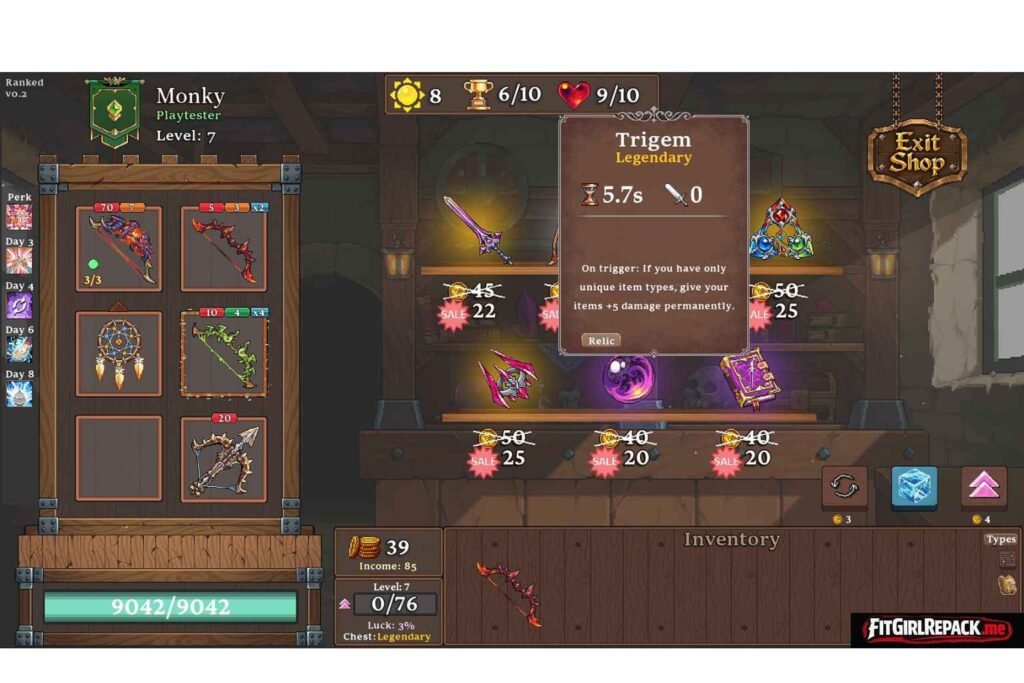Choose the crimson spiked weapon for 25
The width and height of the screenshot is (1024, 683).
tap(507, 379)
